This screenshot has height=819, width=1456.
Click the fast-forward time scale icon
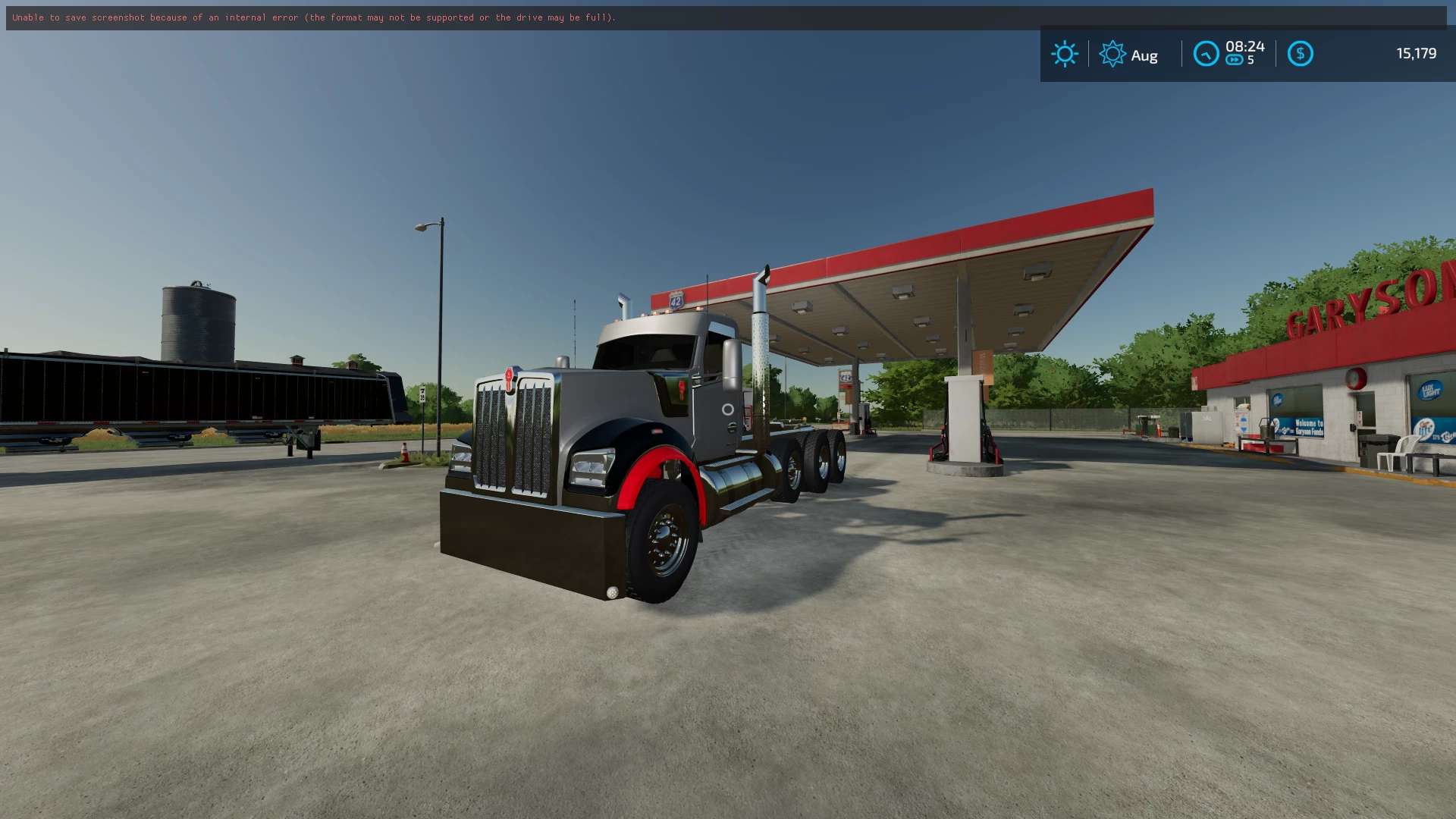[1235, 61]
